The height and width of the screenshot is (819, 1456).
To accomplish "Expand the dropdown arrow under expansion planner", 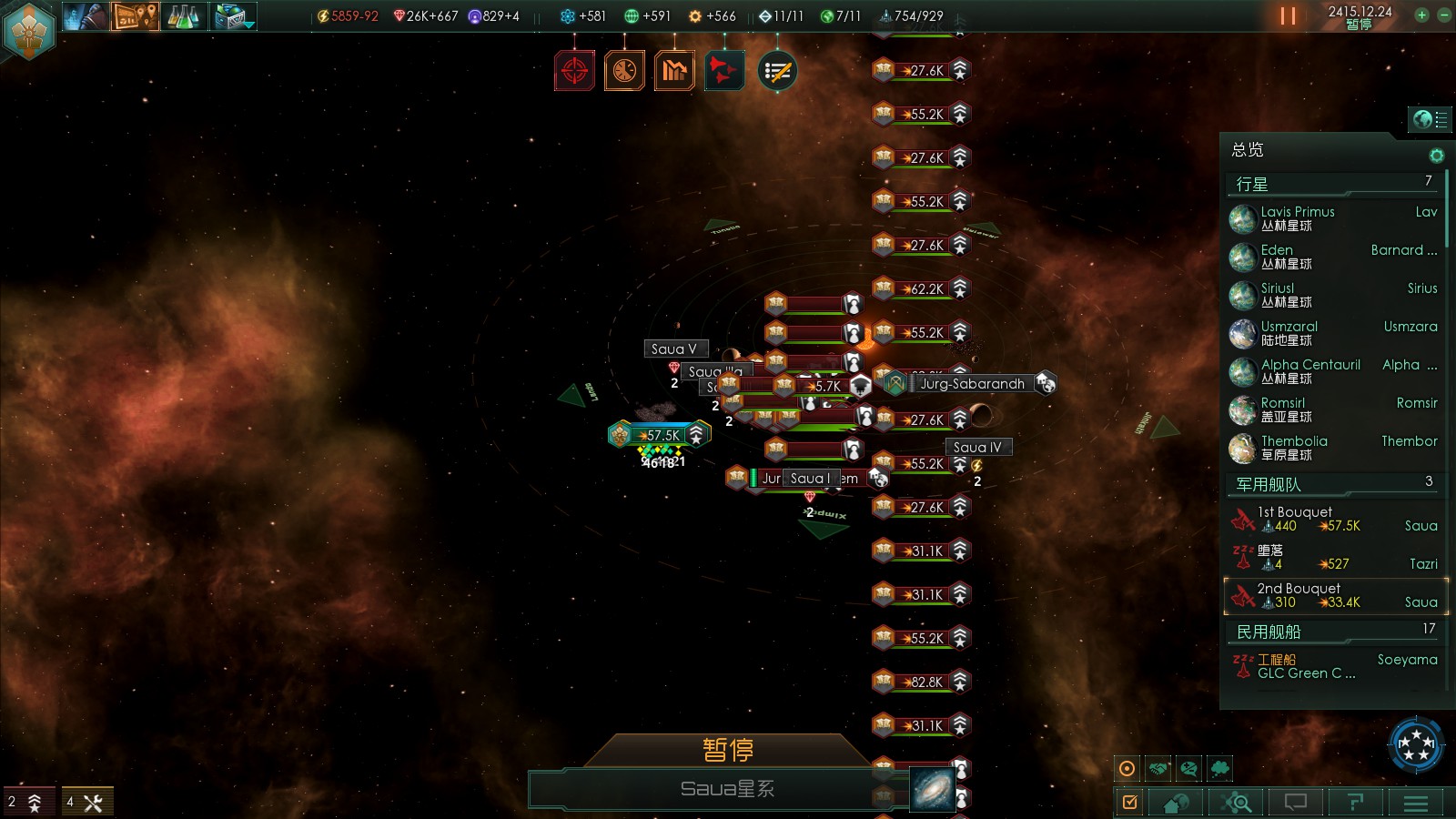I will [248, 27].
